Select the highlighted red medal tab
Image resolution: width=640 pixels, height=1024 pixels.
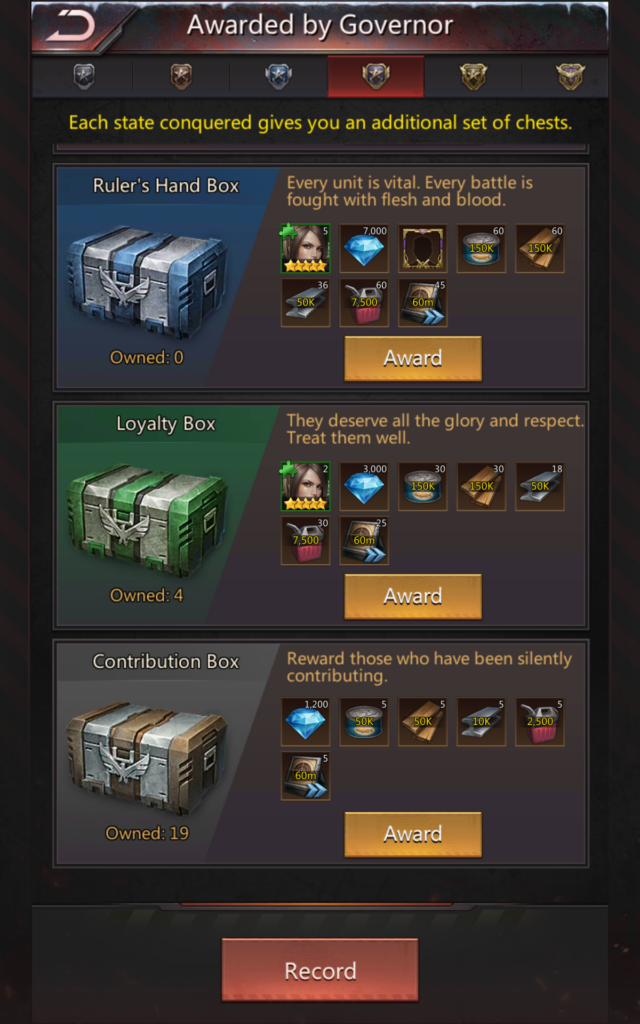tap(375, 77)
